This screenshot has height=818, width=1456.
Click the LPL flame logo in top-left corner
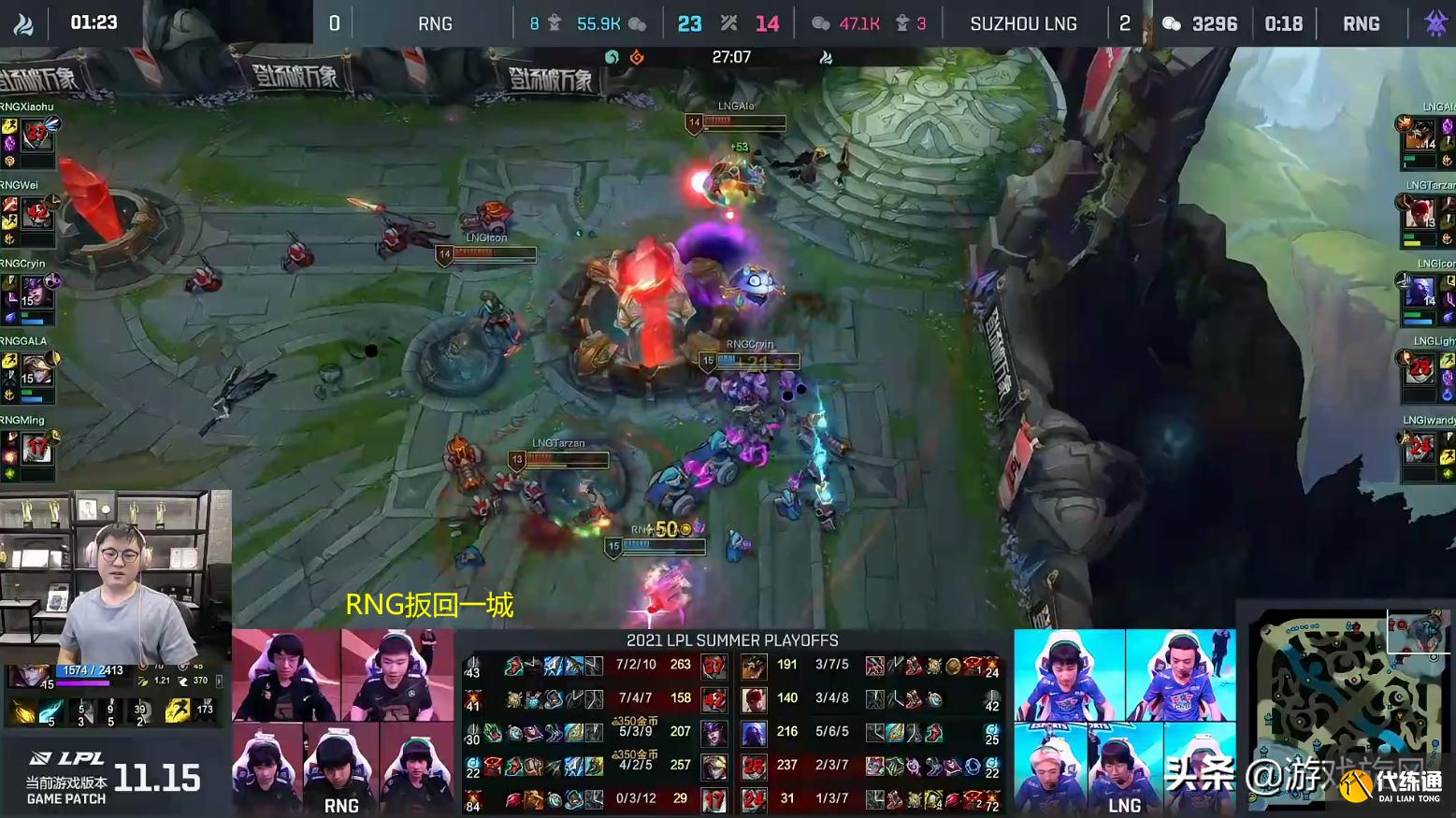pos(23,22)
